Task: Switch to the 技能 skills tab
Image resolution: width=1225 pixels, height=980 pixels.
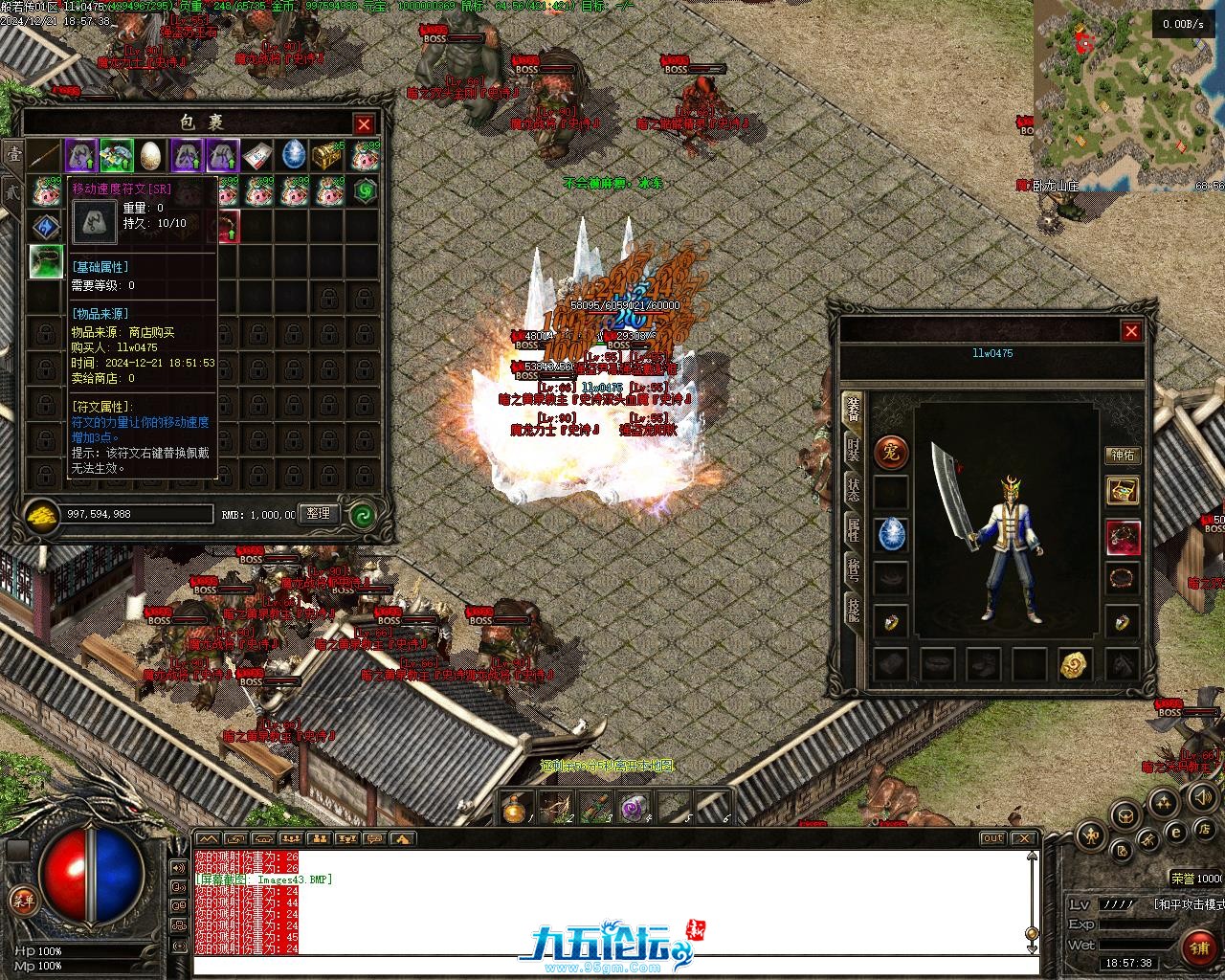Action: (852, 609)
